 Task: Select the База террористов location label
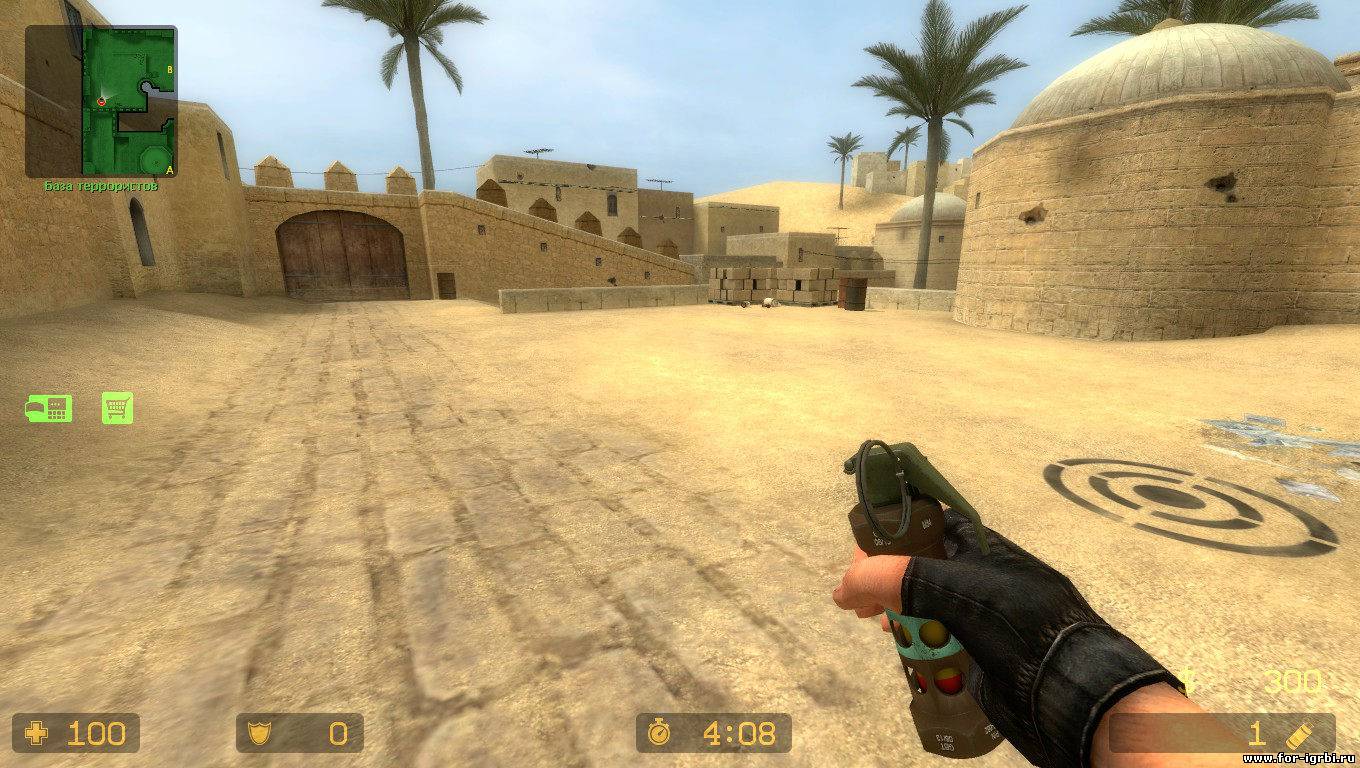click(x=102, y=185)
